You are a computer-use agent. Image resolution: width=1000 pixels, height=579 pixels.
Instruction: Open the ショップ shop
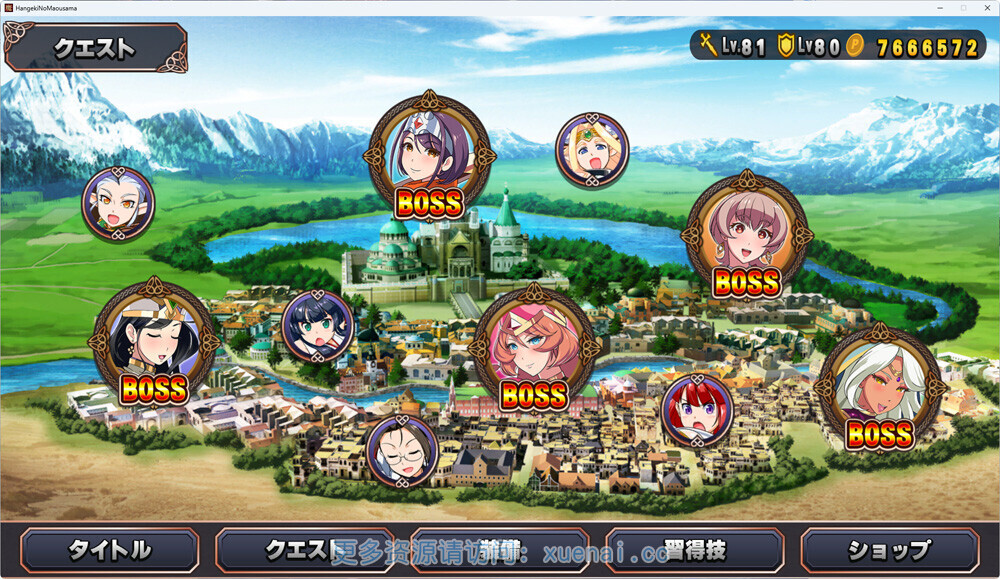click(889, 550)
